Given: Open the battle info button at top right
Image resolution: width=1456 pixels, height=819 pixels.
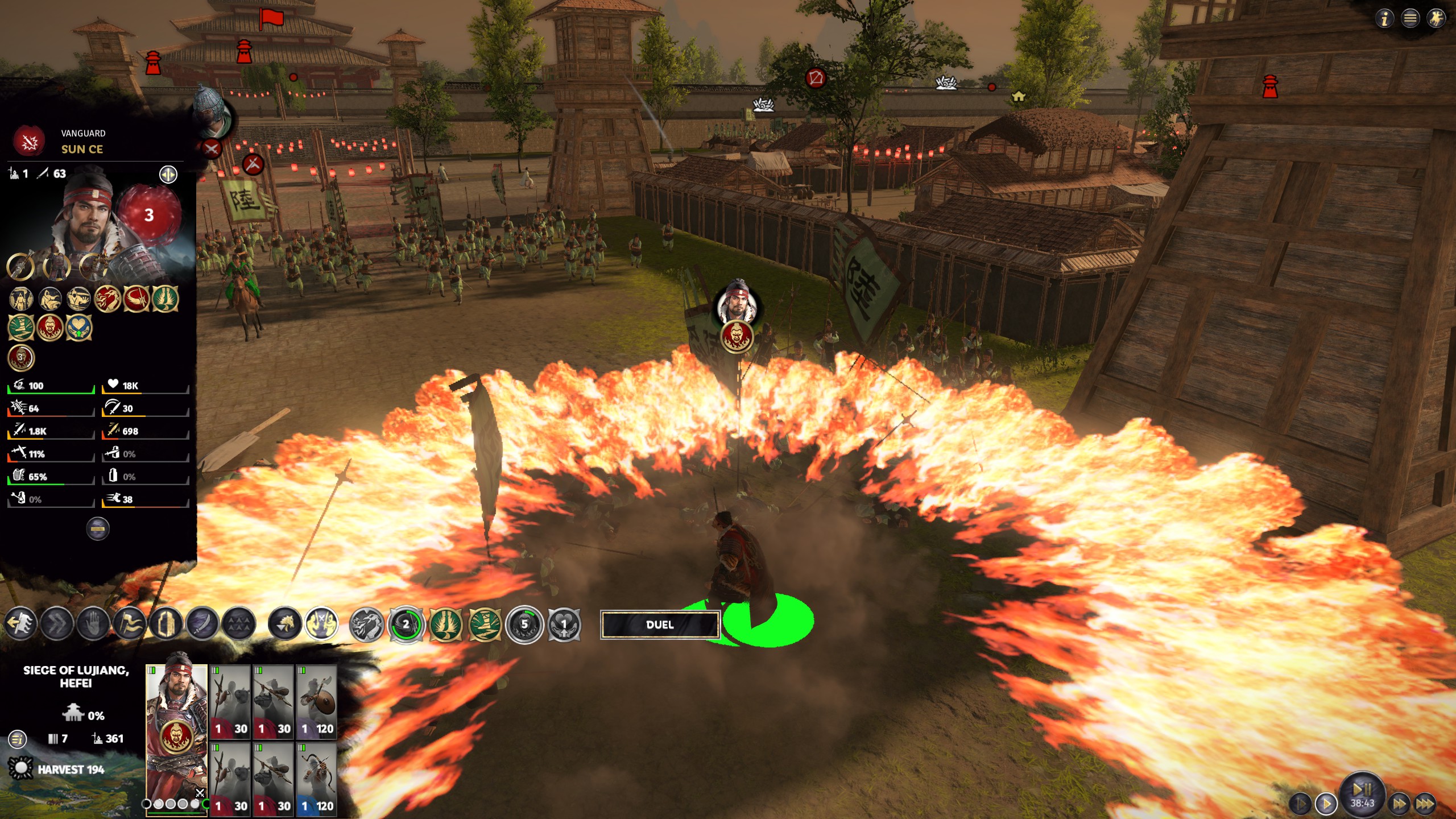Looking at the screenshot, I should (1385, 19).
